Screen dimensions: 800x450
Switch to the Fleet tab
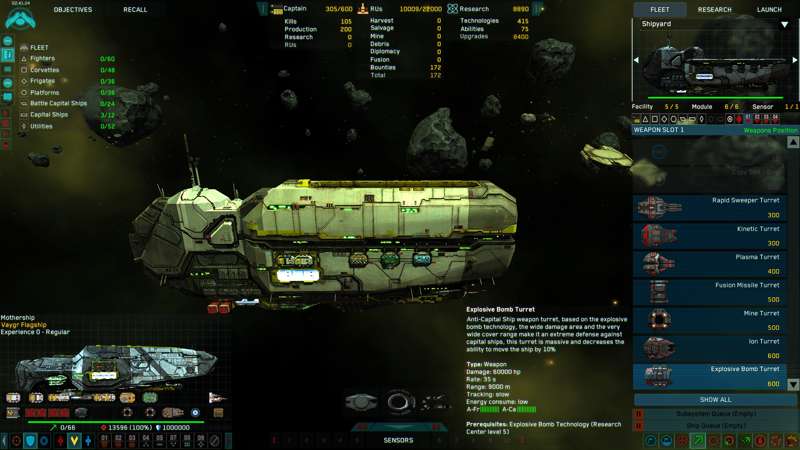[x=660, y=9]
